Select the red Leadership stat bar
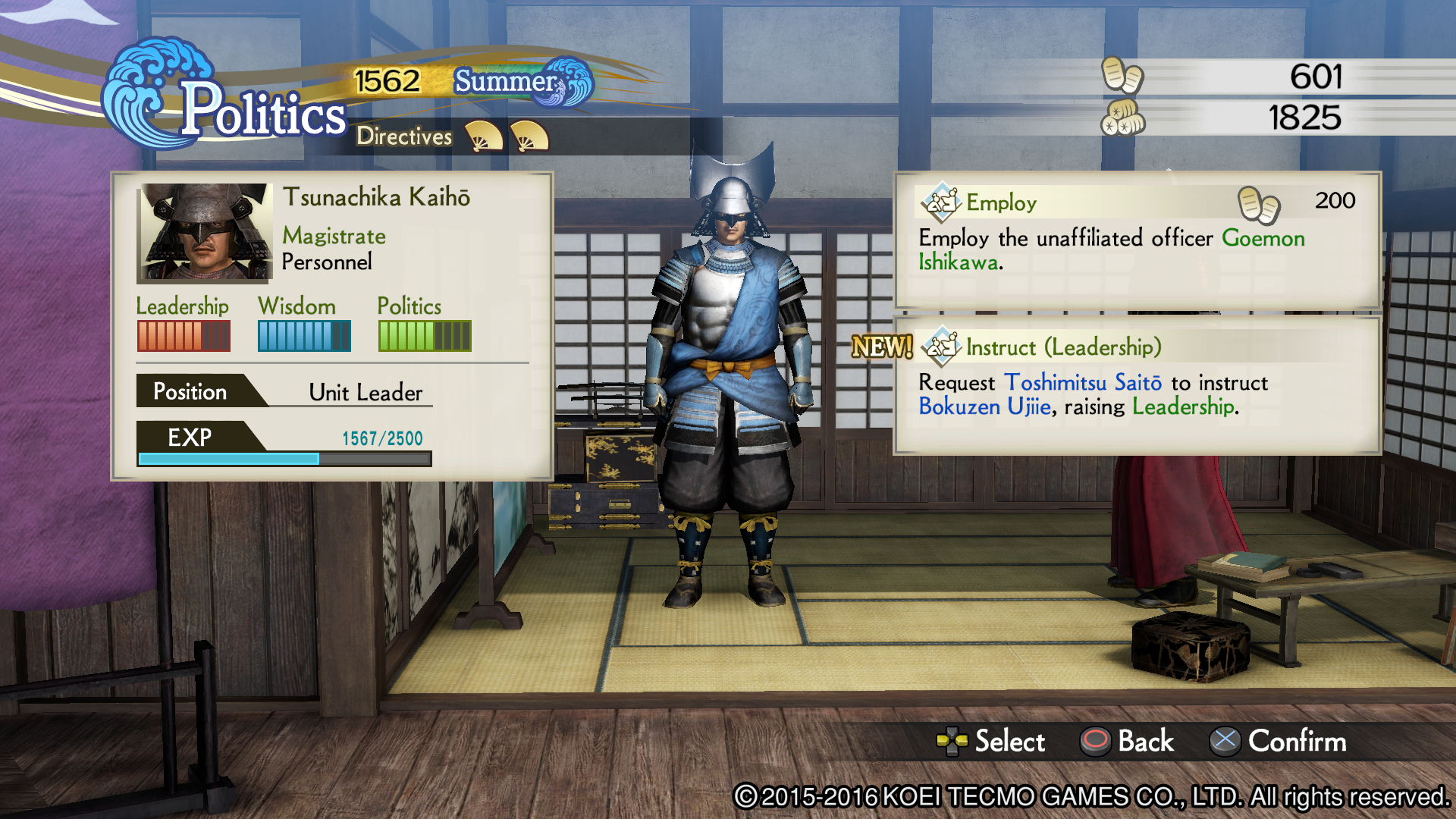The height and width of the screenshot is (819, 1456). [184, 334]
